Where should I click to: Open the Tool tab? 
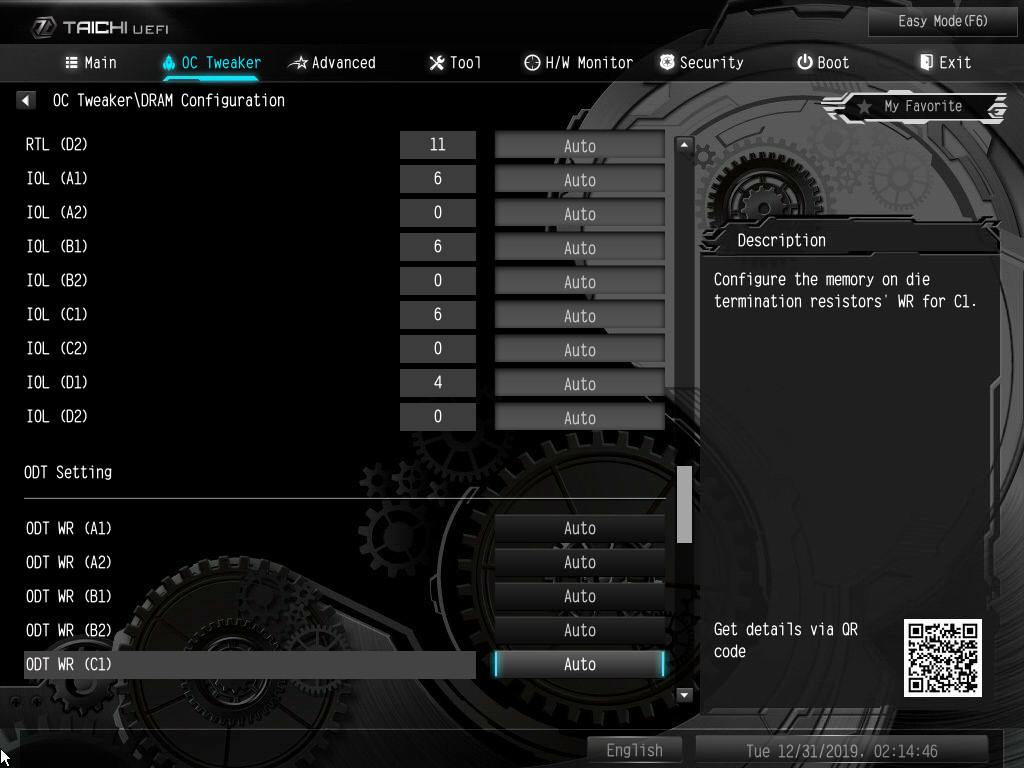[455, 62]
